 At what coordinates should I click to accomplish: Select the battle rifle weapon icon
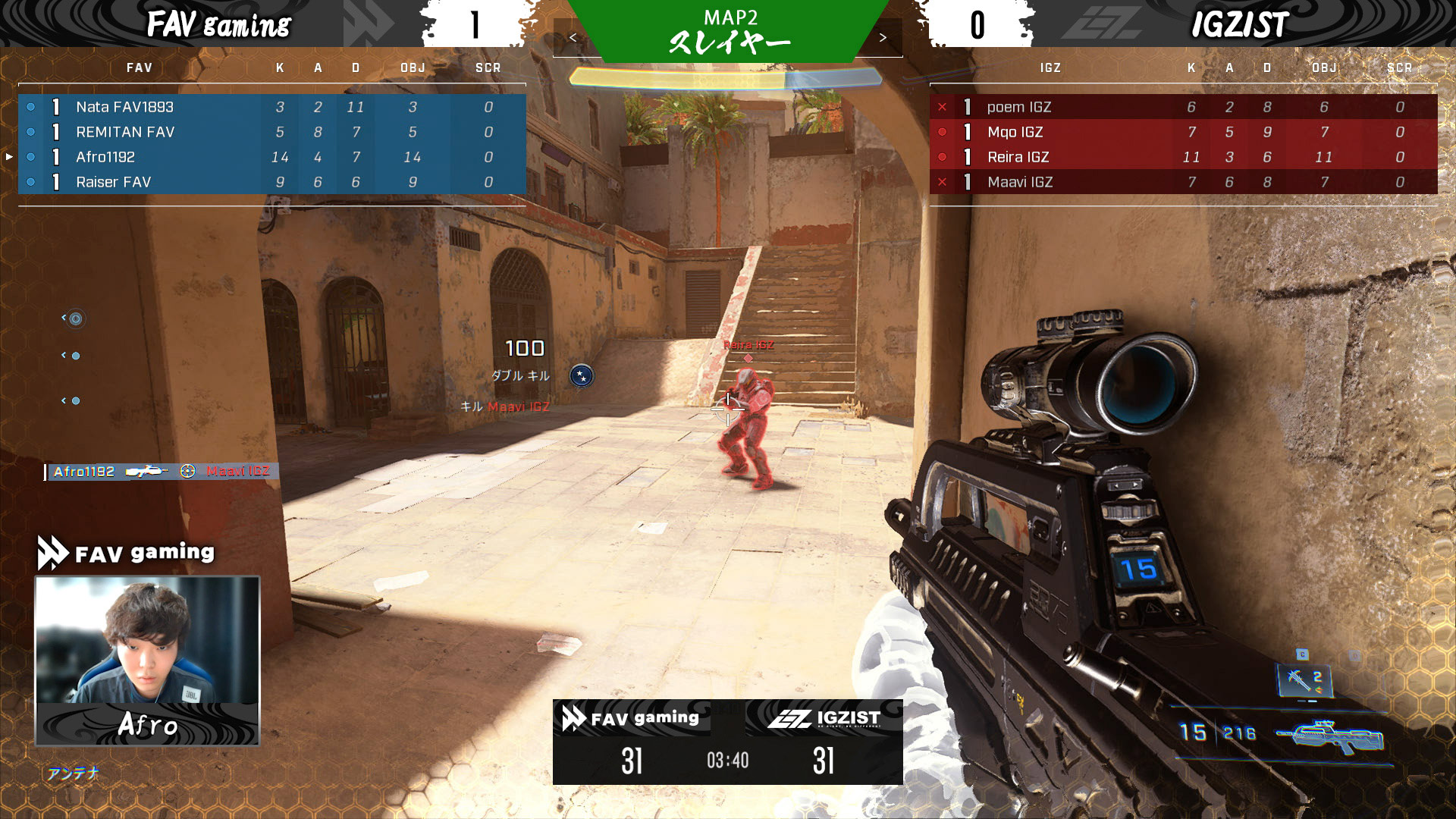point(1331,736)
